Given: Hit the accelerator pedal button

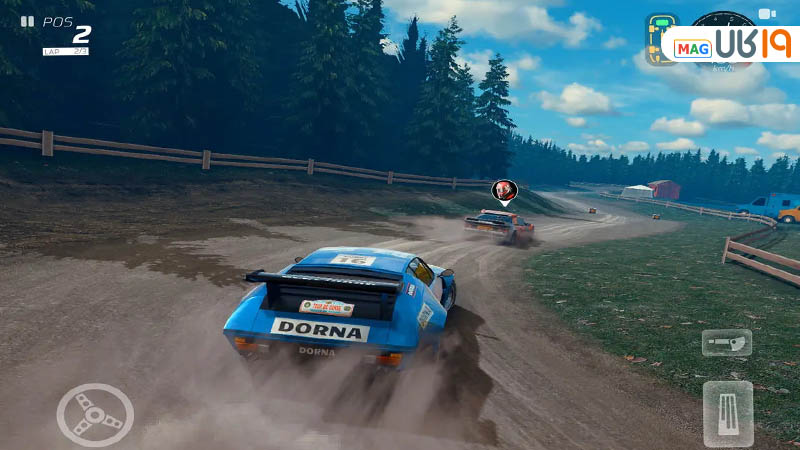Looking at the screenshot, I should [727, 413].
